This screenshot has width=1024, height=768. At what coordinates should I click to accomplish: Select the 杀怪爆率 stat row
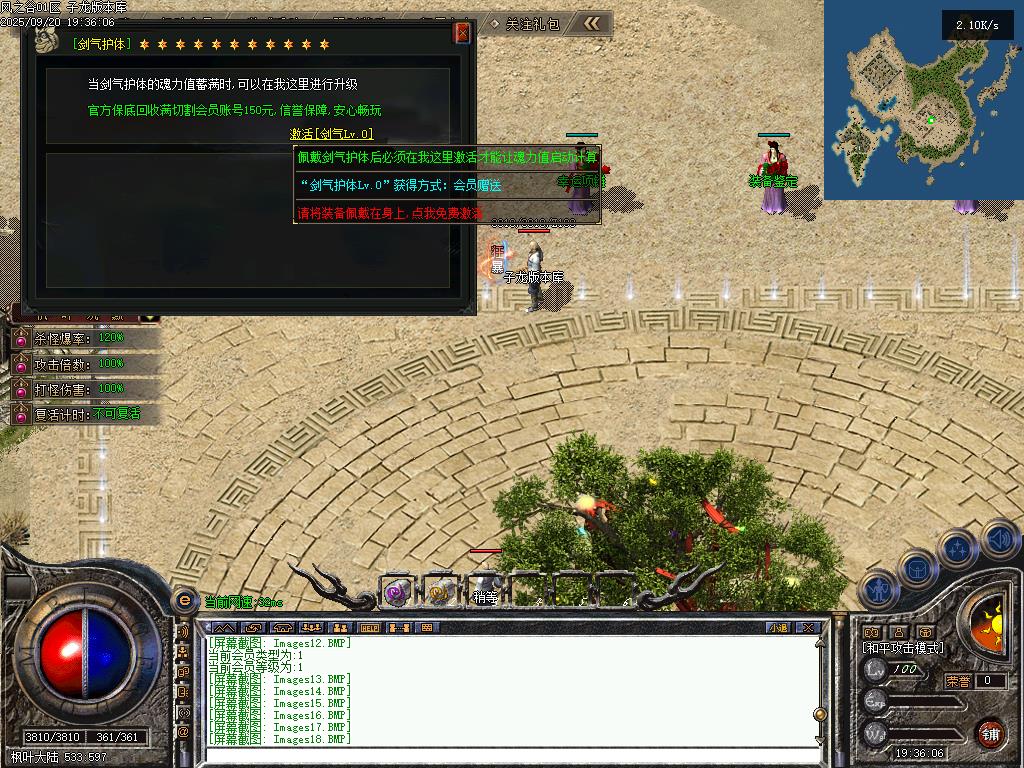[80, 338]
